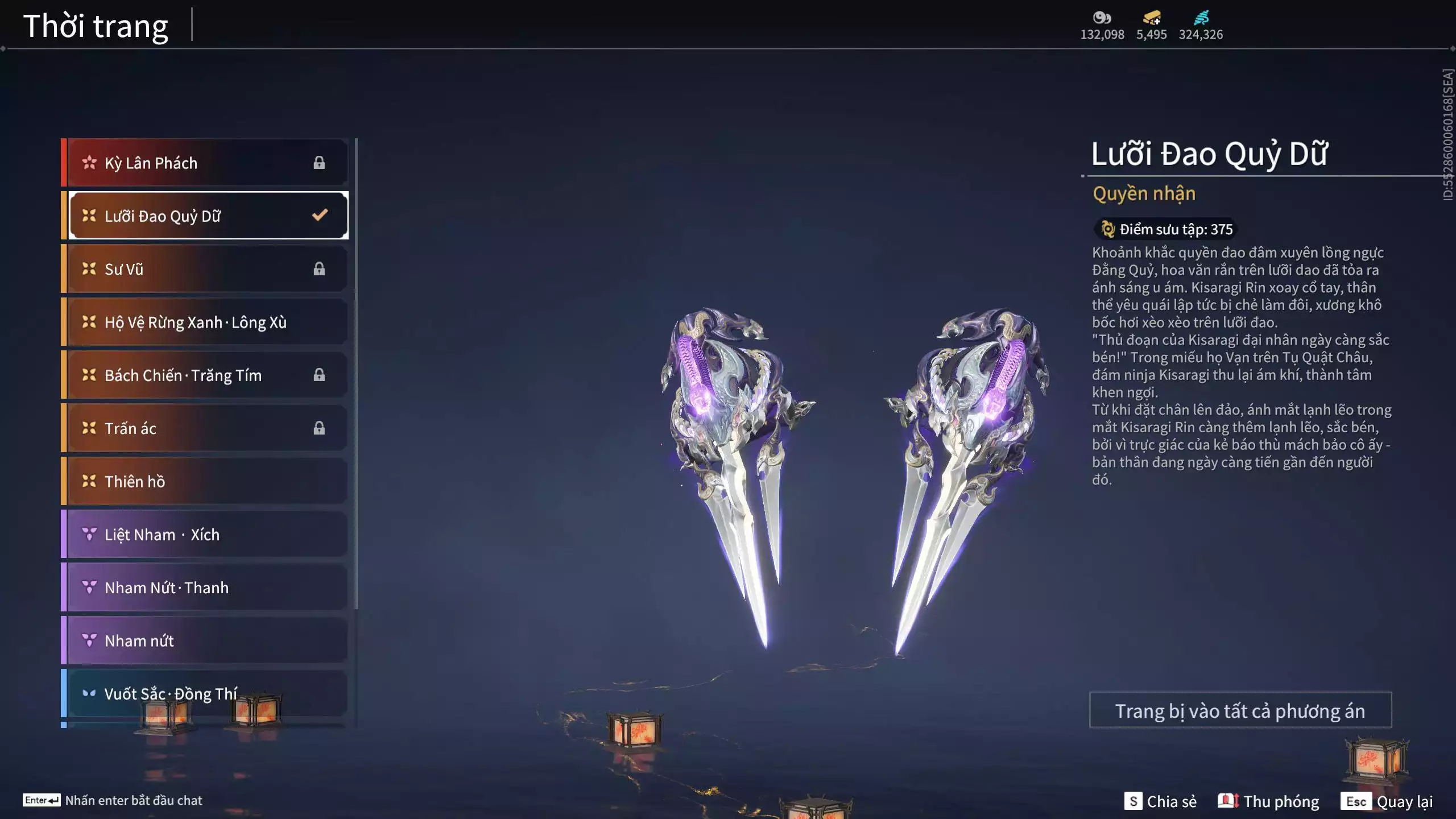The width and height of the screenshot is (1456, 819).
Task: Select the Thiên hồ skin
Action: click(x=205, y=482)
